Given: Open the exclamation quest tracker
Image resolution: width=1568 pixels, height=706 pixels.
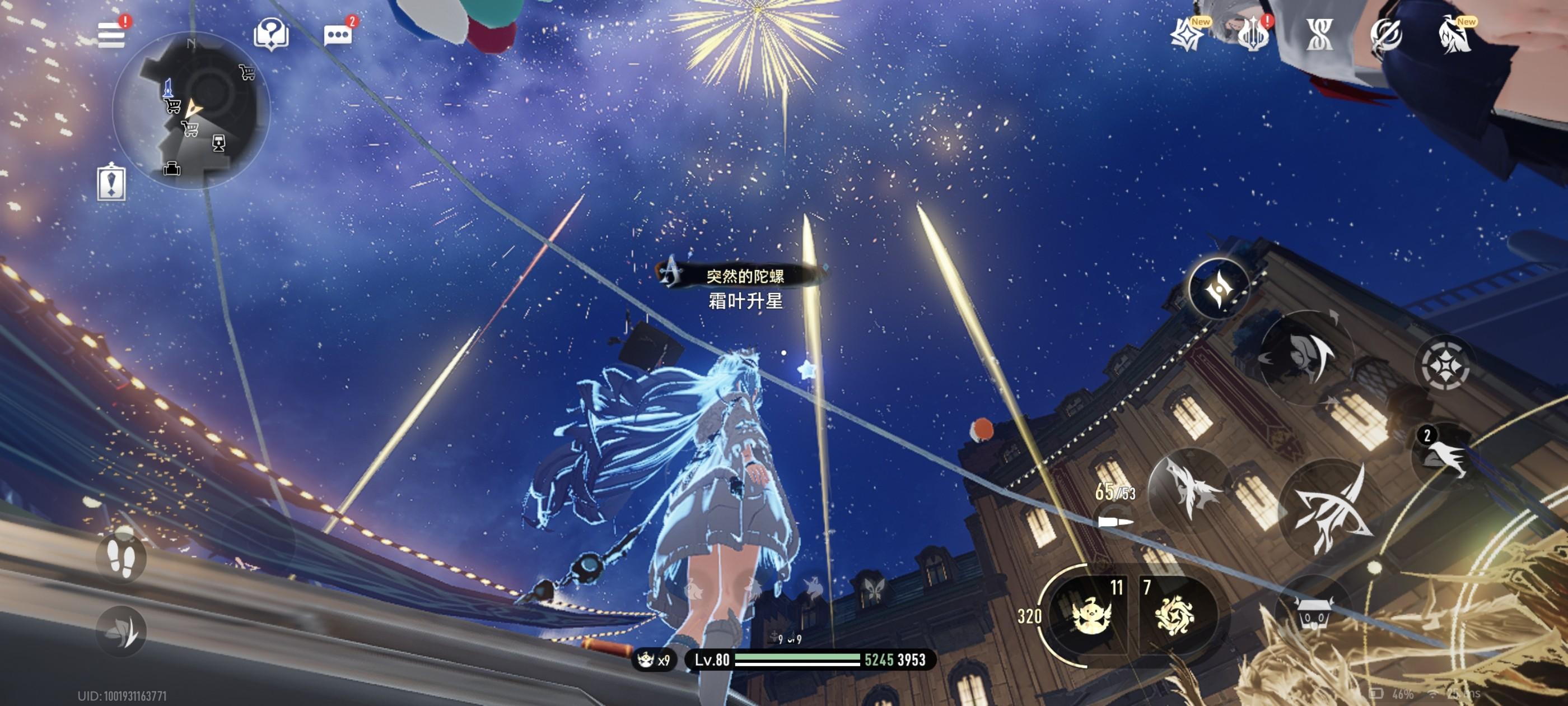Looking at the screenshot, I should tap(111, 182).
